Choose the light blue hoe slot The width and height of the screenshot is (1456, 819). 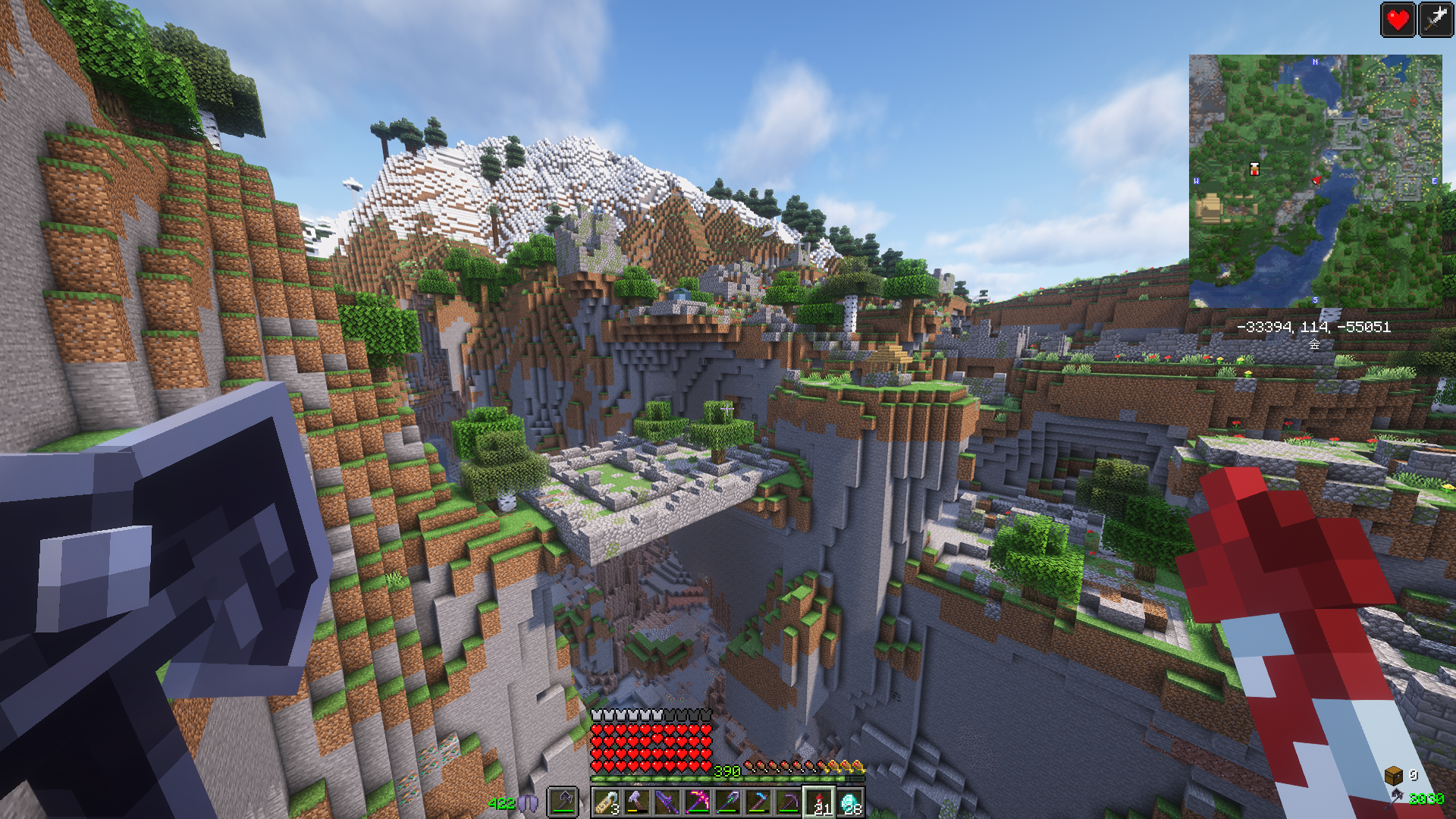click(x=758, y=802)
